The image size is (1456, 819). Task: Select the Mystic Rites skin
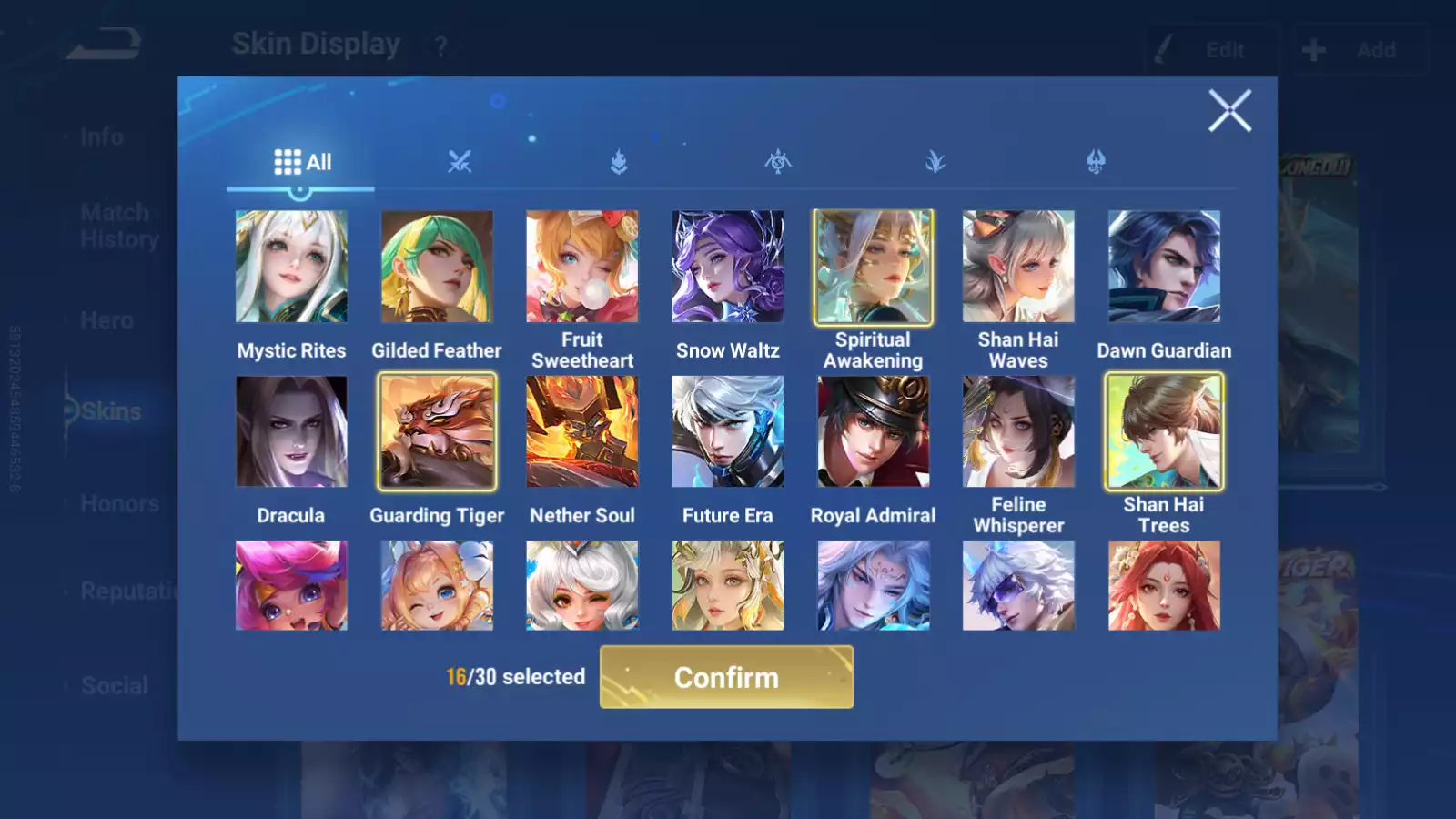coord(291,267)
